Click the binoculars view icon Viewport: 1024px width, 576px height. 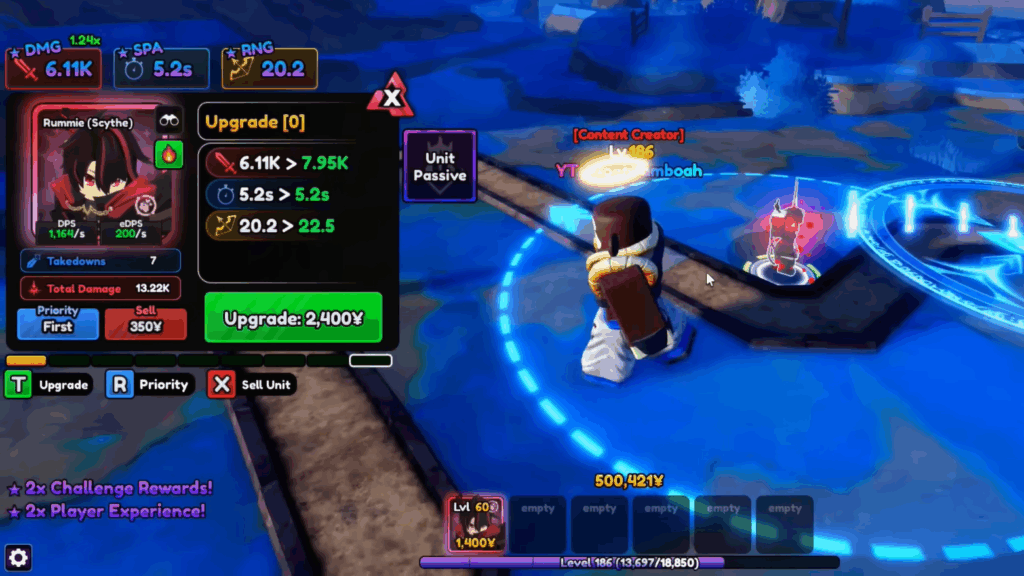[x=168, y=121]
